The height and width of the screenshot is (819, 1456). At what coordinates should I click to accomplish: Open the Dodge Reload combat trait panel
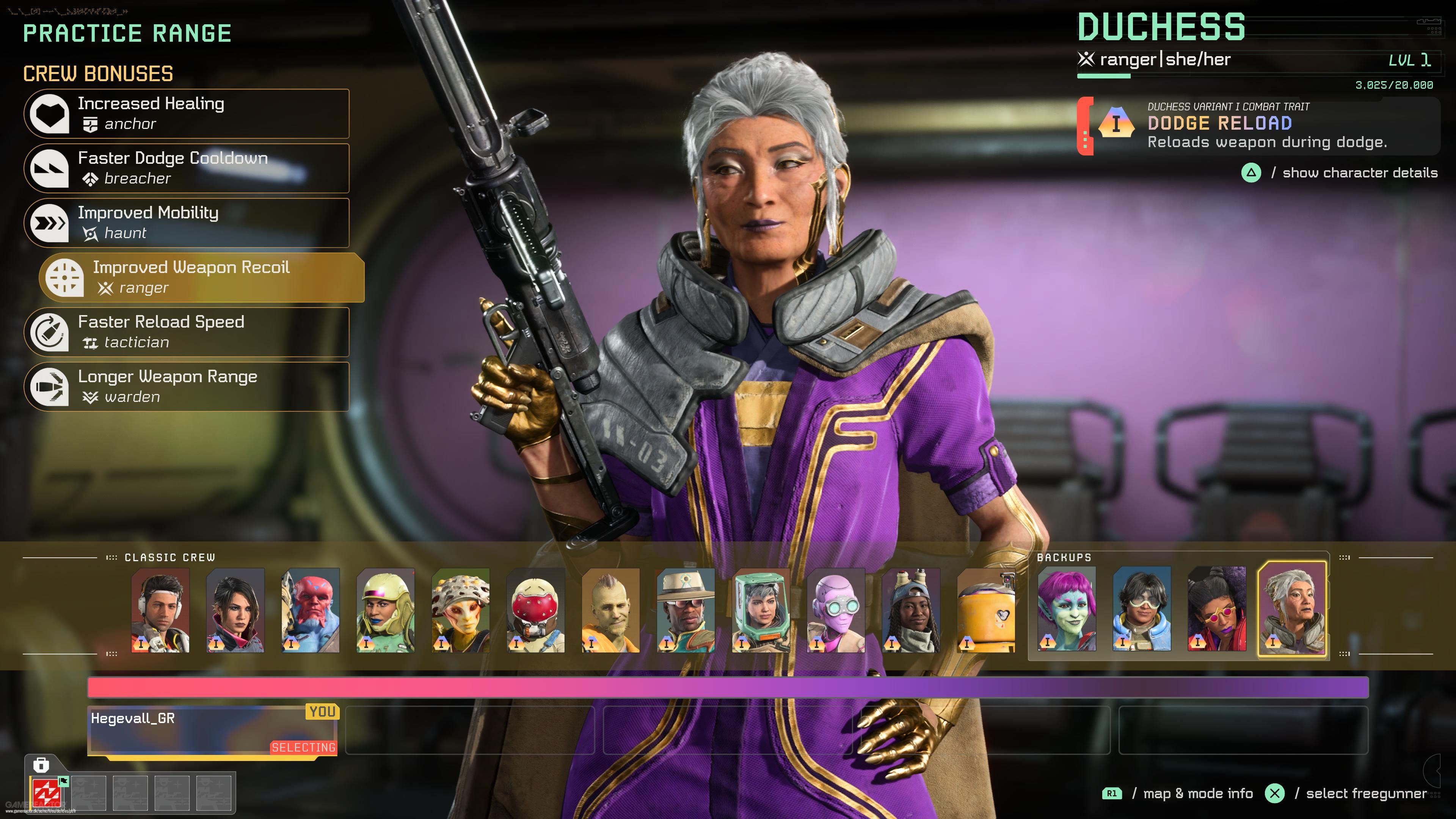coord(1258,126)
